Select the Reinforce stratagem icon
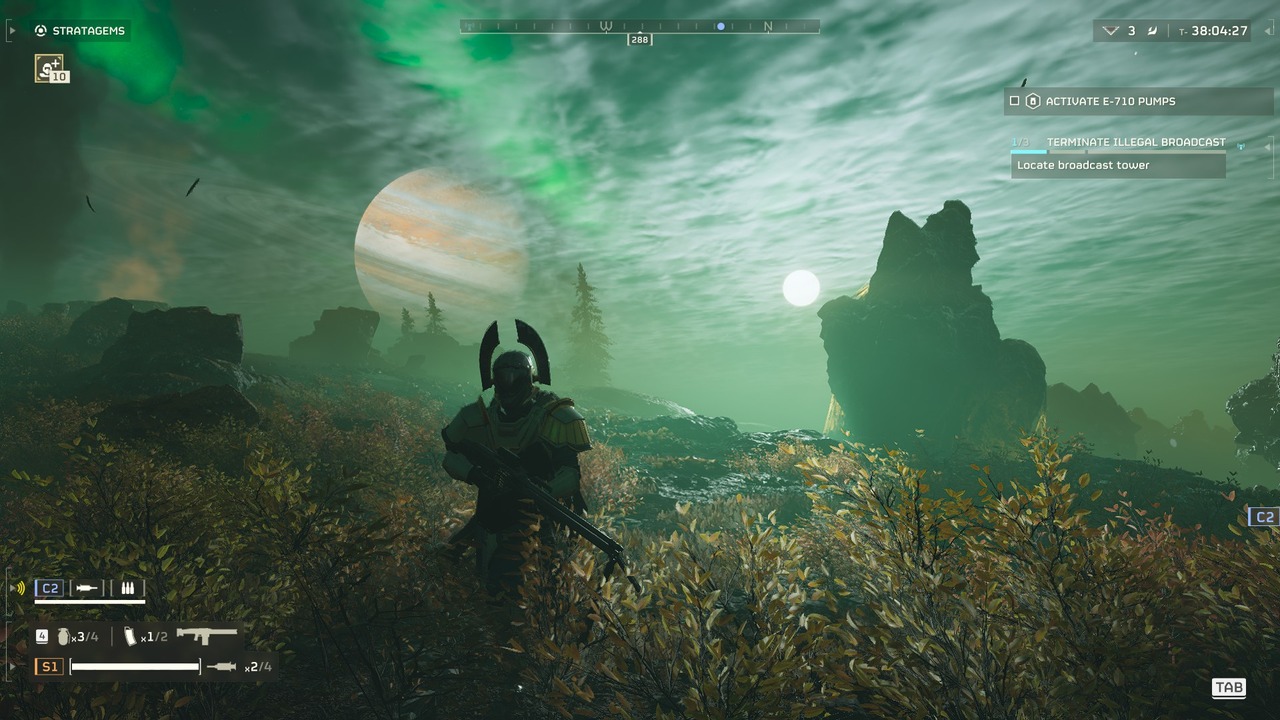The width and height of the screenshot is (1280, 720). pyautogui.click(x=49, y=68)
